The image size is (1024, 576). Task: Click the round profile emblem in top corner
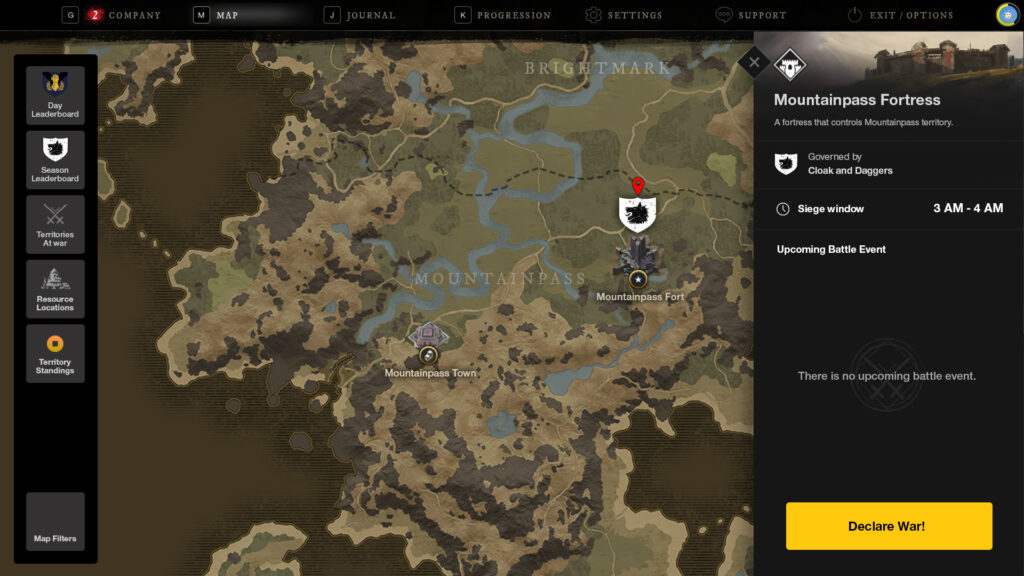tap(1006, 14)
